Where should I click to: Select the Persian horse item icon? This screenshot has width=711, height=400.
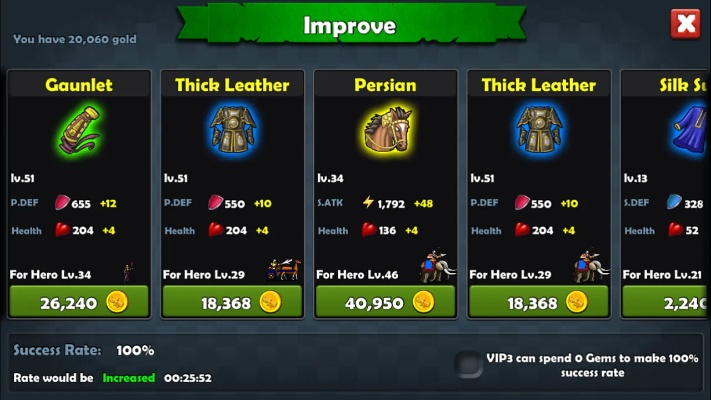click(385, 132)
